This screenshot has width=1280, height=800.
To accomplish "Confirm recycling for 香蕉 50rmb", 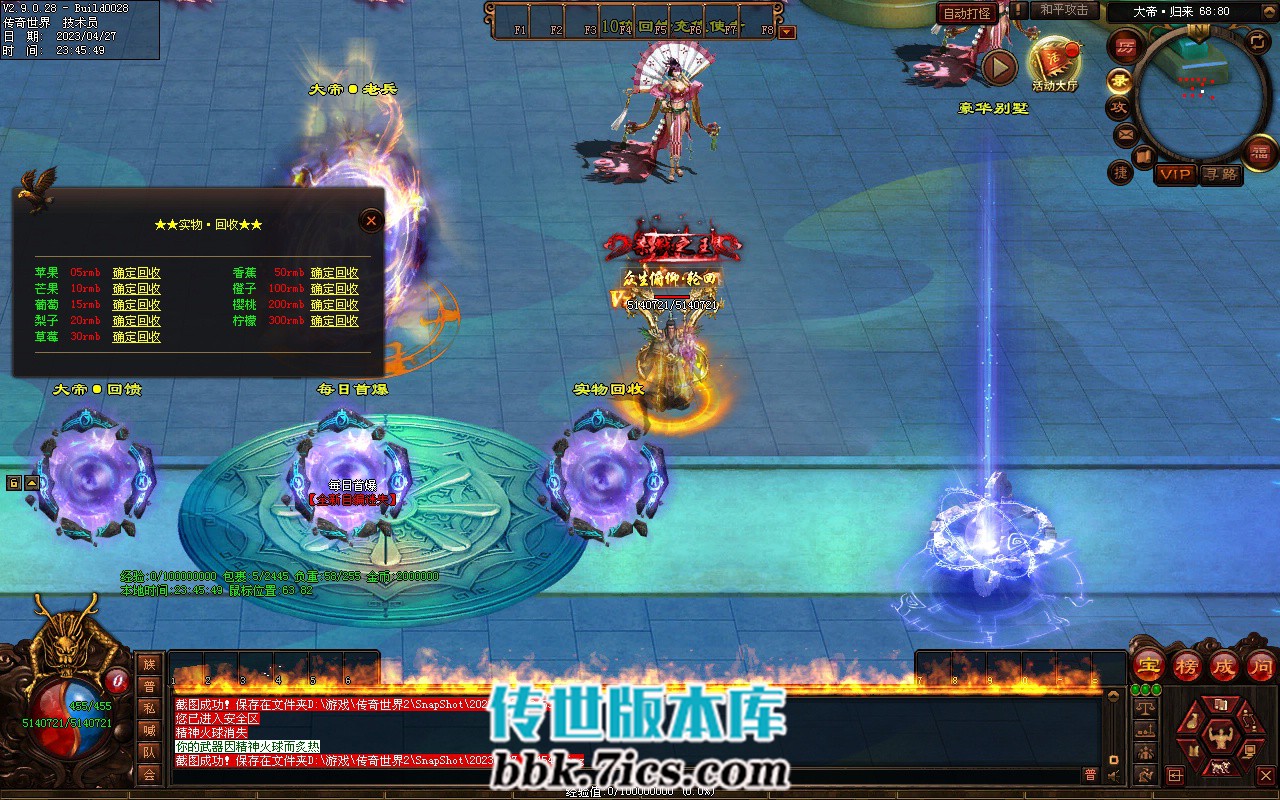I will [334, 273].
